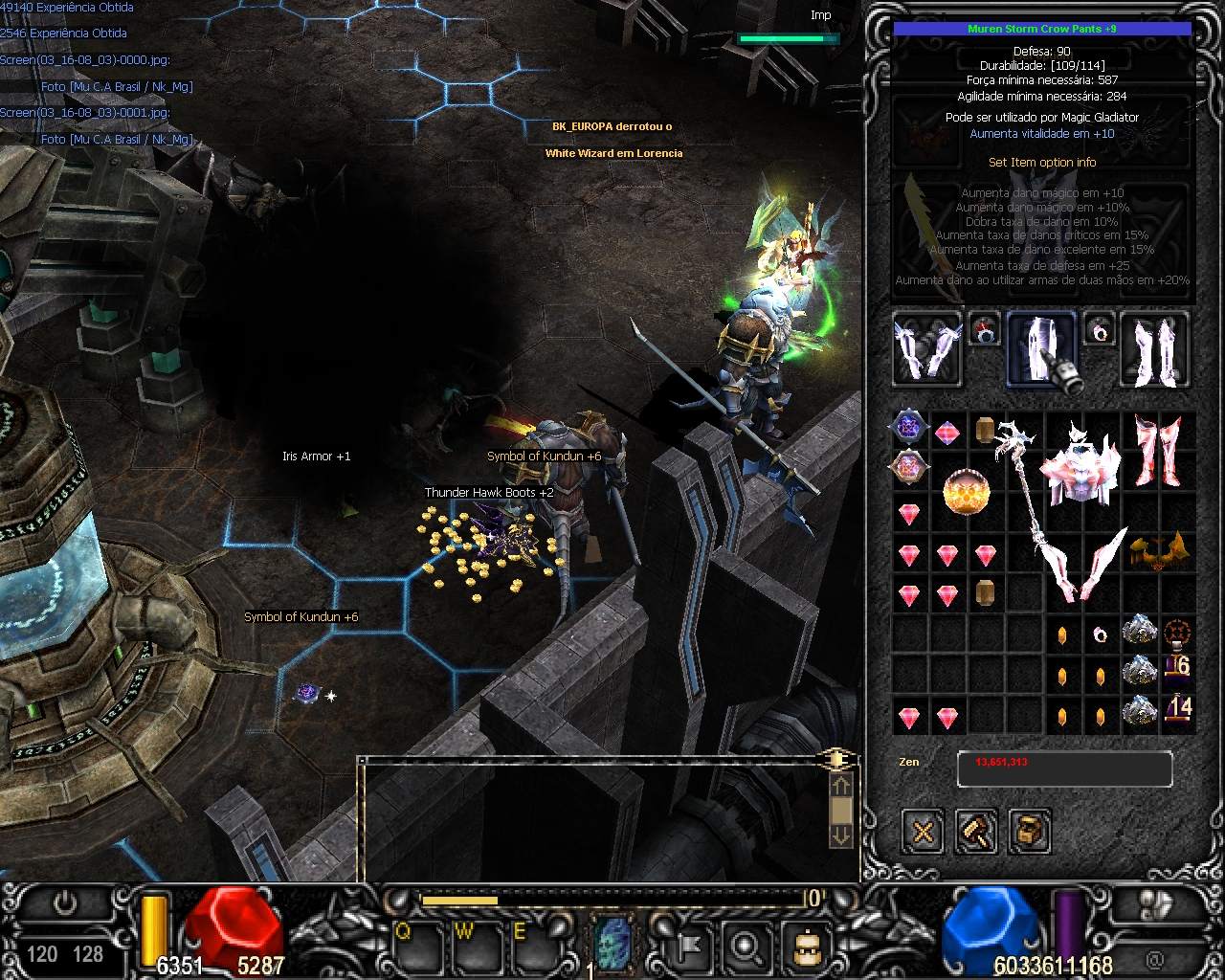Open the flag icon on the bottom bar
The image size is (1225, 980).
point(688,946)
